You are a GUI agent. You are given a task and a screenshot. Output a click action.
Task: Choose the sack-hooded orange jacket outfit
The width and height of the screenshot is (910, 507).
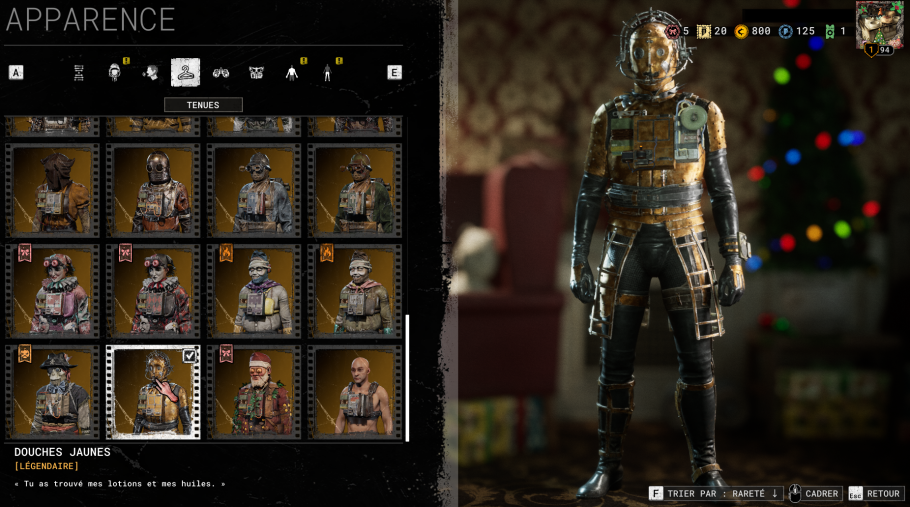(52, 190)
